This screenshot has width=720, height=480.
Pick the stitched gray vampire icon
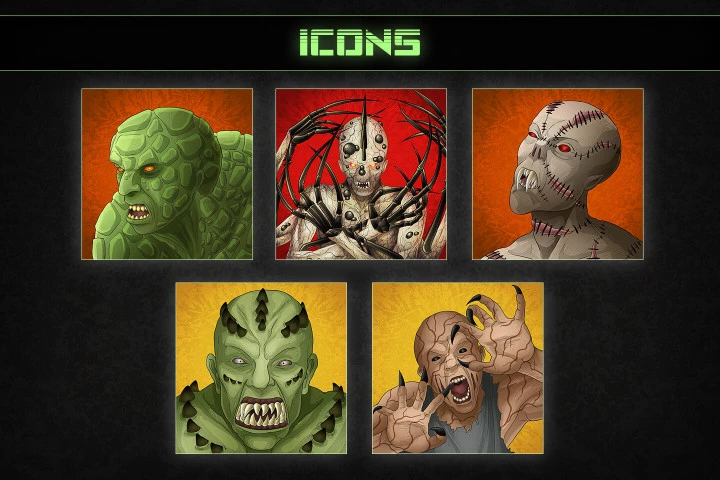point(557,174)
